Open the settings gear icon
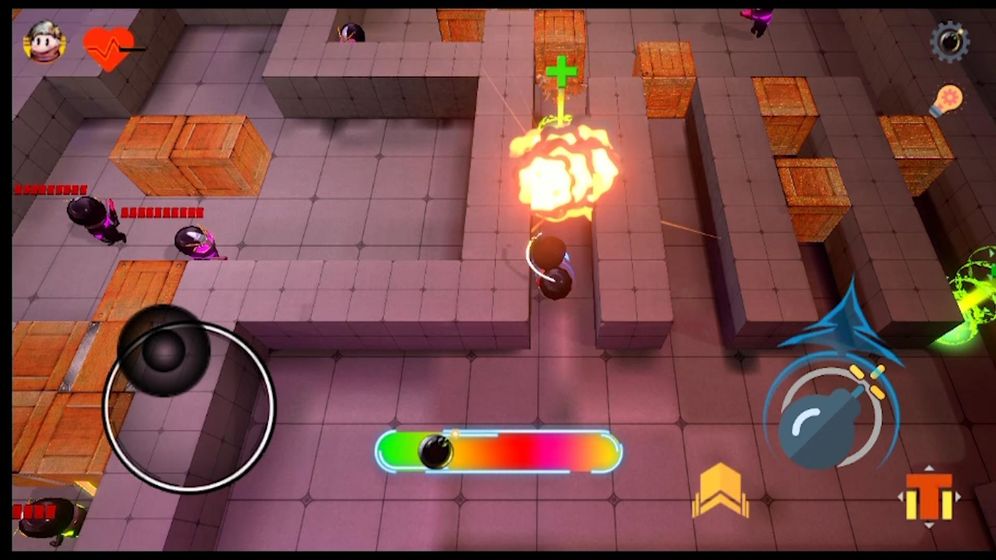This screenshot has width=996, height=560. click(x=949, y=42)
